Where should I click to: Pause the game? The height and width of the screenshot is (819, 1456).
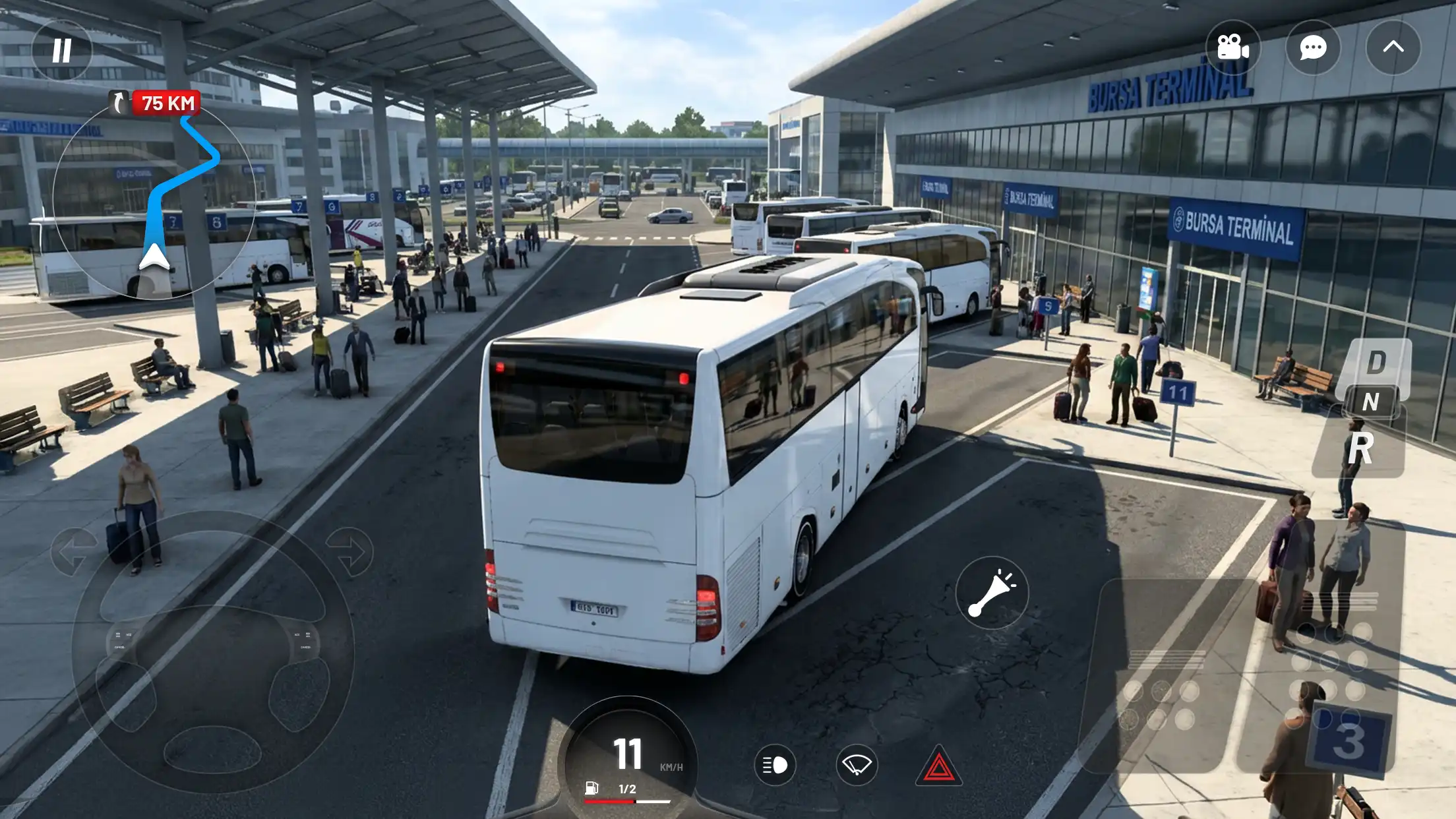tap(62, 49)
